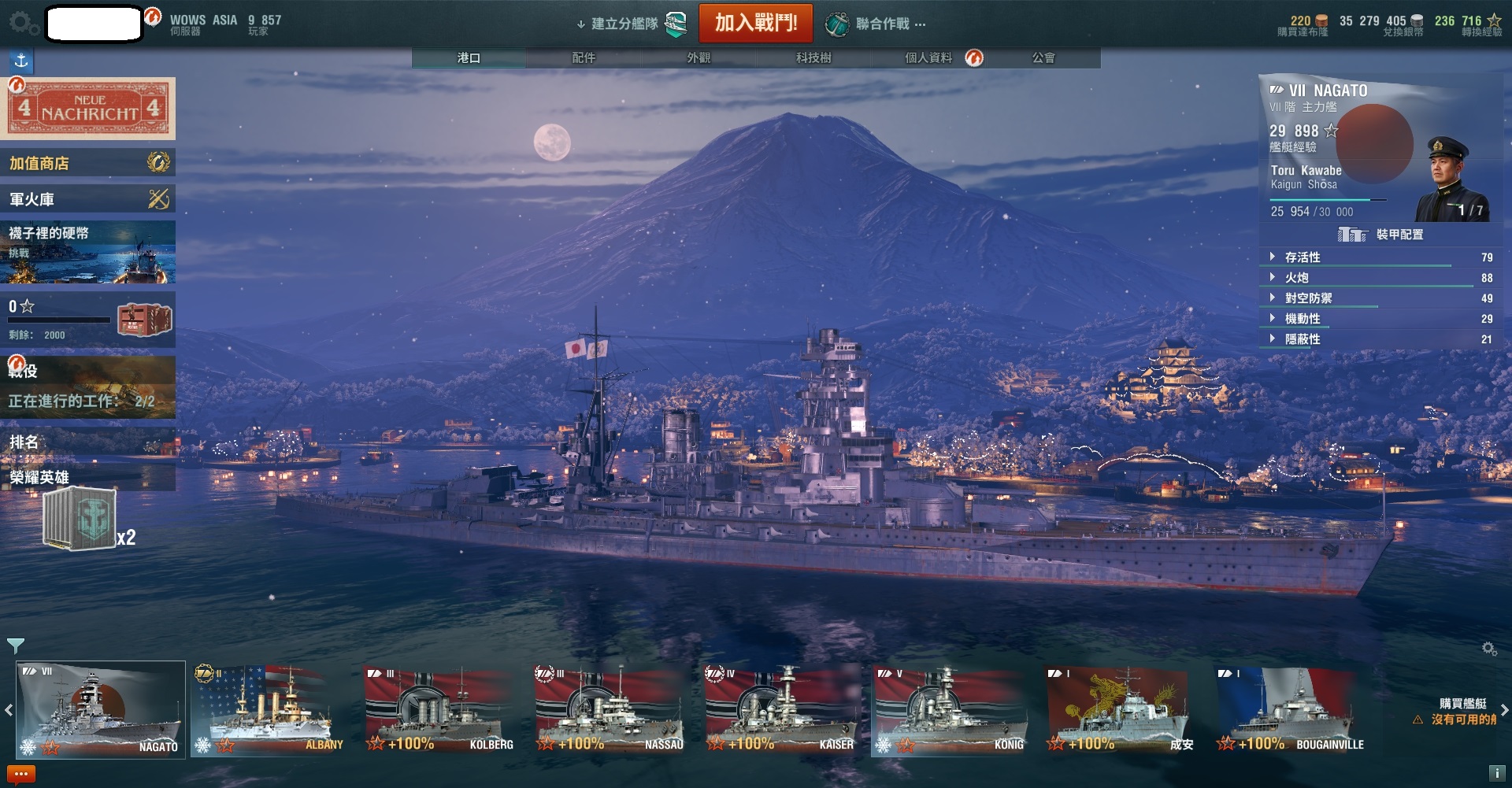The image size is (1512, 788).
Task: Open the 科技樹 tech tree tab
Action: click(x=813, y=57)
